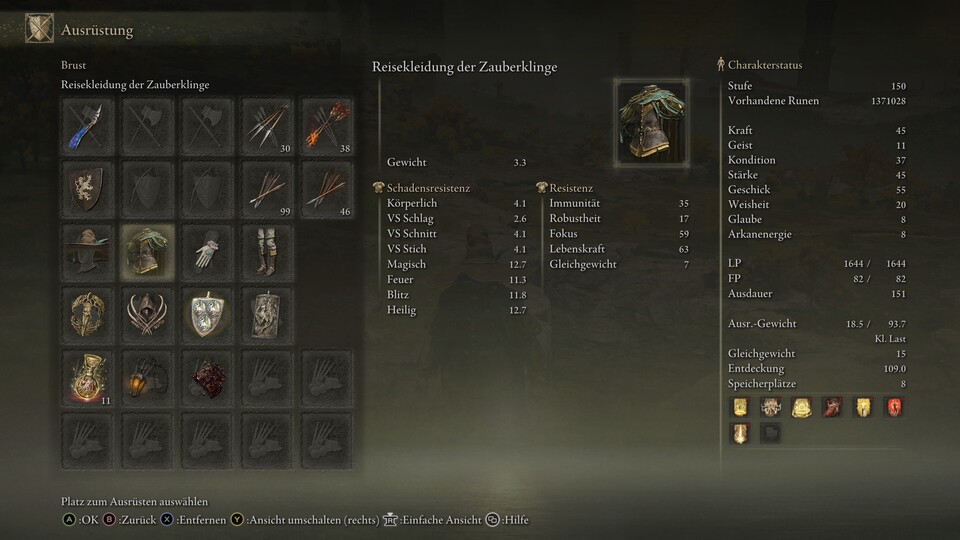This screenshot has width=960, height=540.
Task: Pick the bolt slot holding 46 bolts
Action: [327, 188]
